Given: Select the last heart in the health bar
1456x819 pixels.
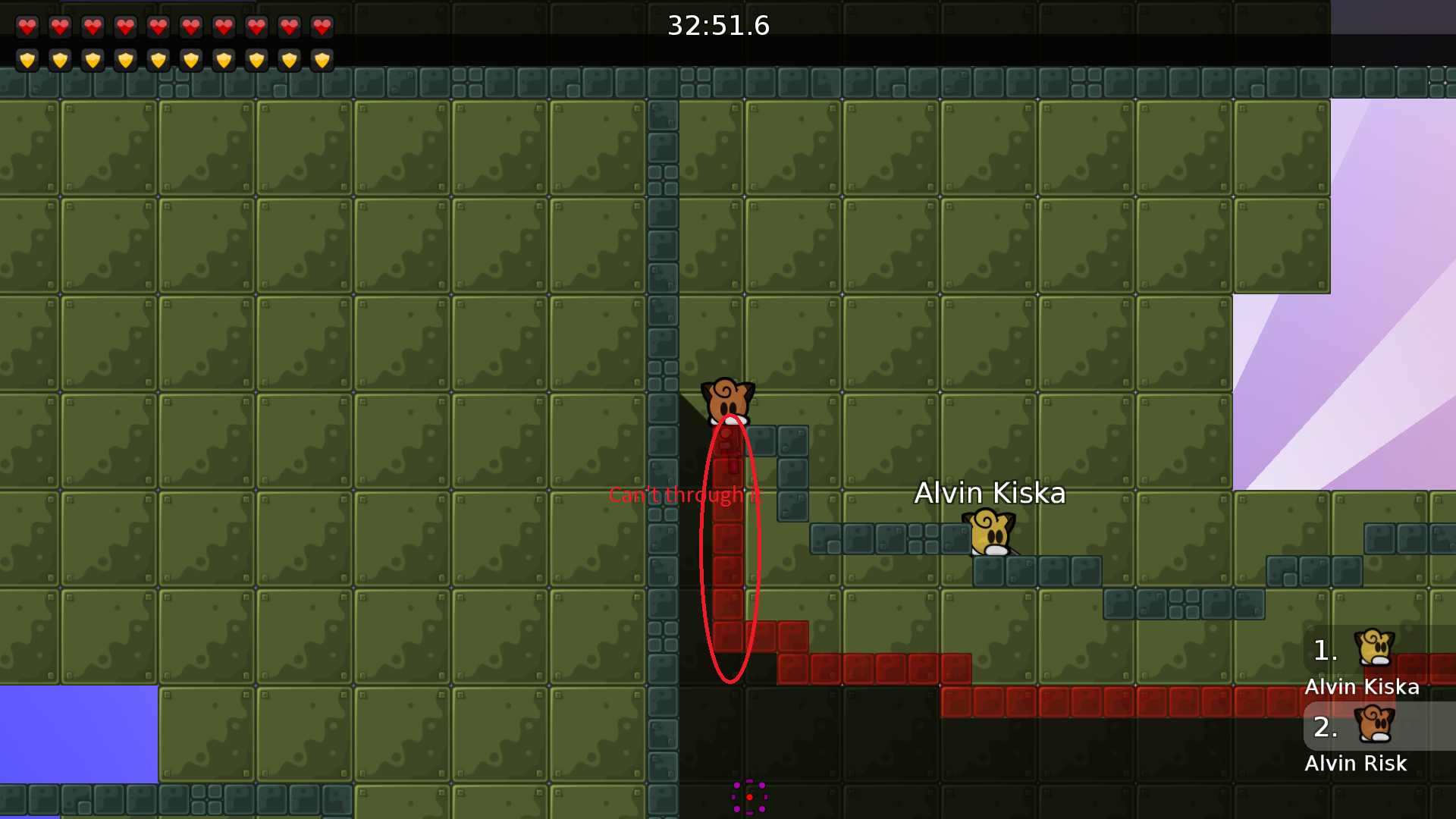Looking at the screenshot, I should (x=321, y=27).
